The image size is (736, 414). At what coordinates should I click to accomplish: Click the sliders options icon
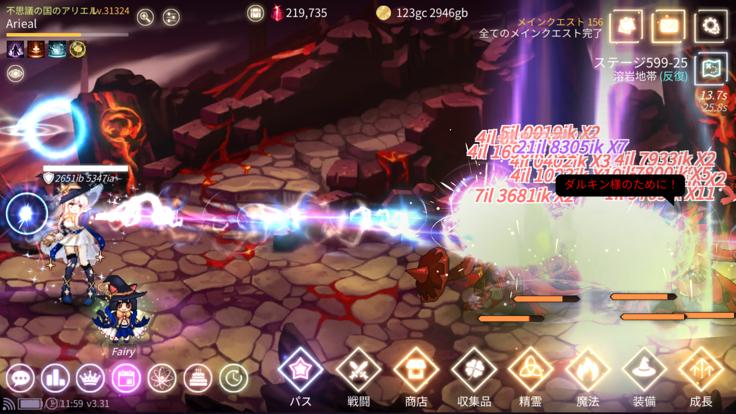point(171,17)
